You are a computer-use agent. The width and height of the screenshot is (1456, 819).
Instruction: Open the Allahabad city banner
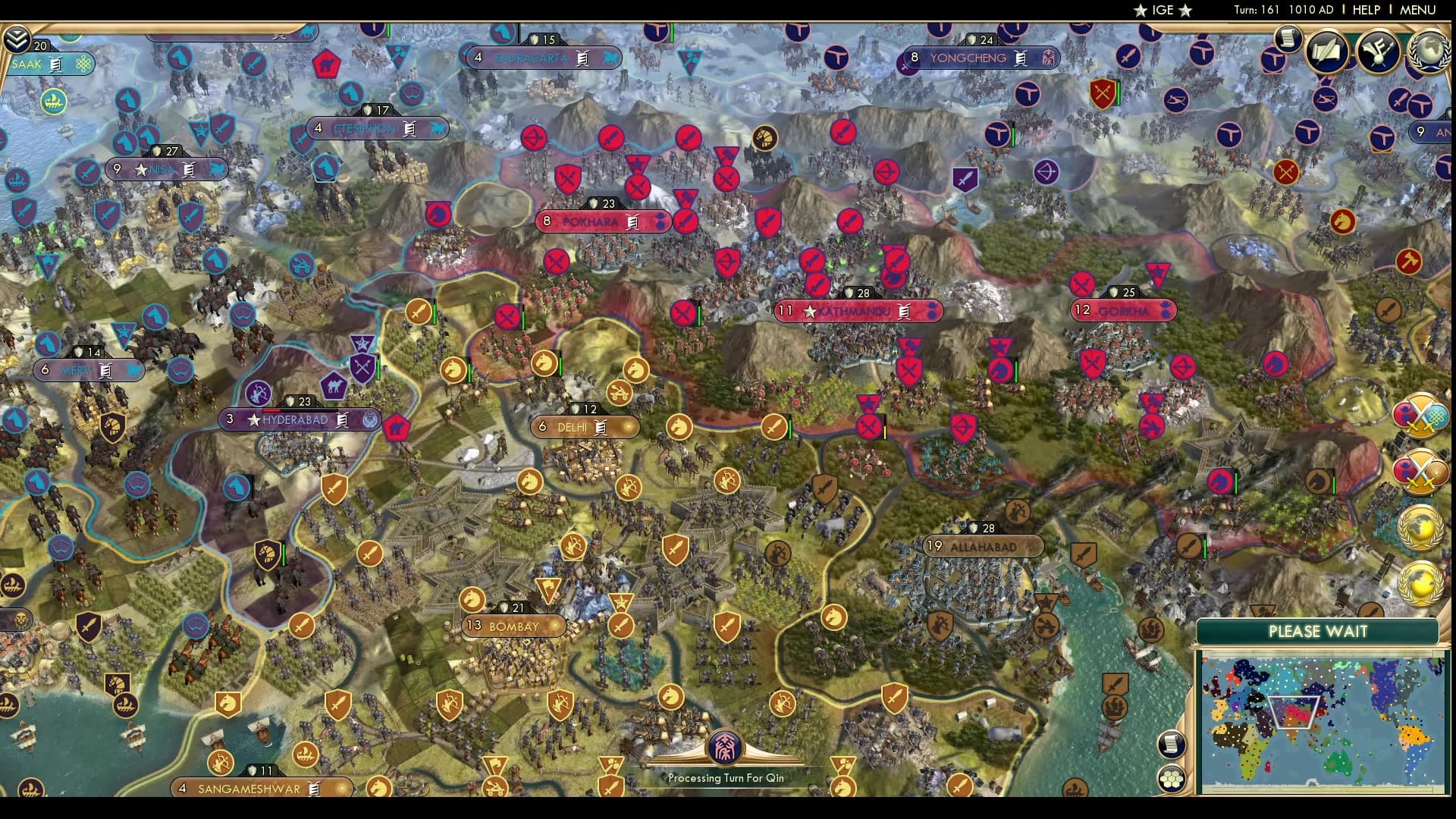pyautogui.click(x=984, y=545)
